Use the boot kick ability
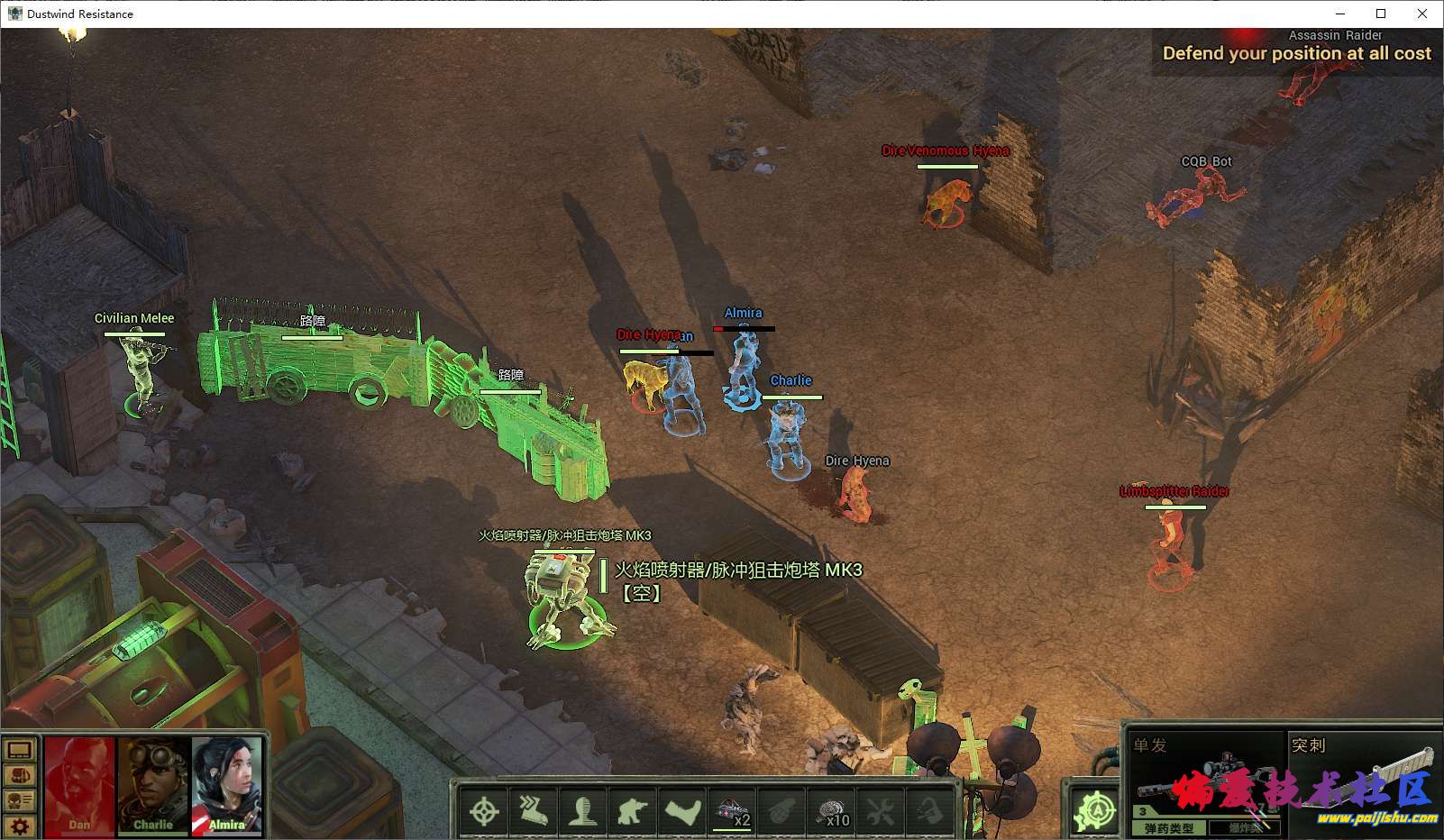The width and height of the screenshot is (1444, 840). (682, 811)
